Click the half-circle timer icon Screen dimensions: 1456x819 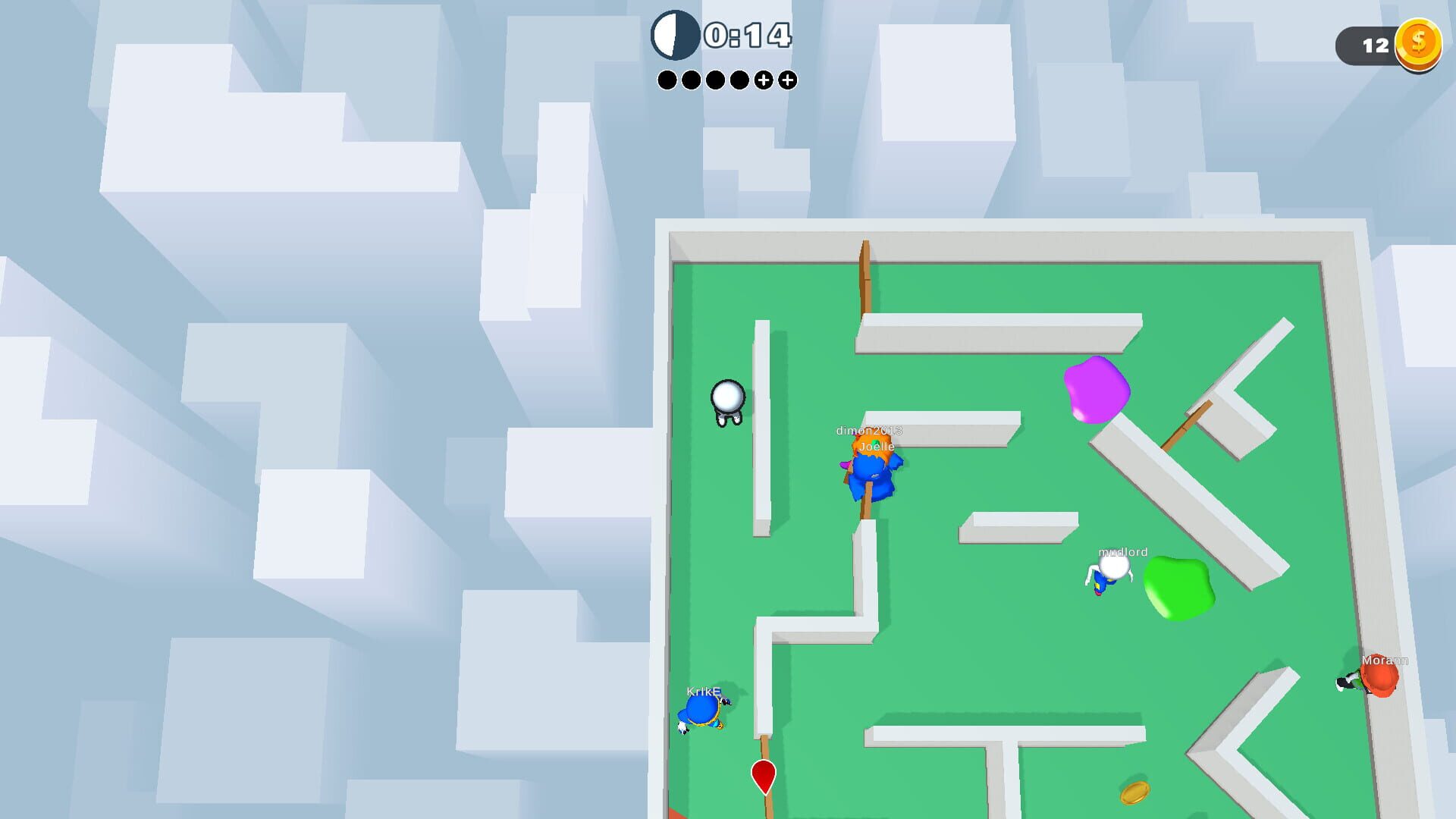tap(677, 34)
